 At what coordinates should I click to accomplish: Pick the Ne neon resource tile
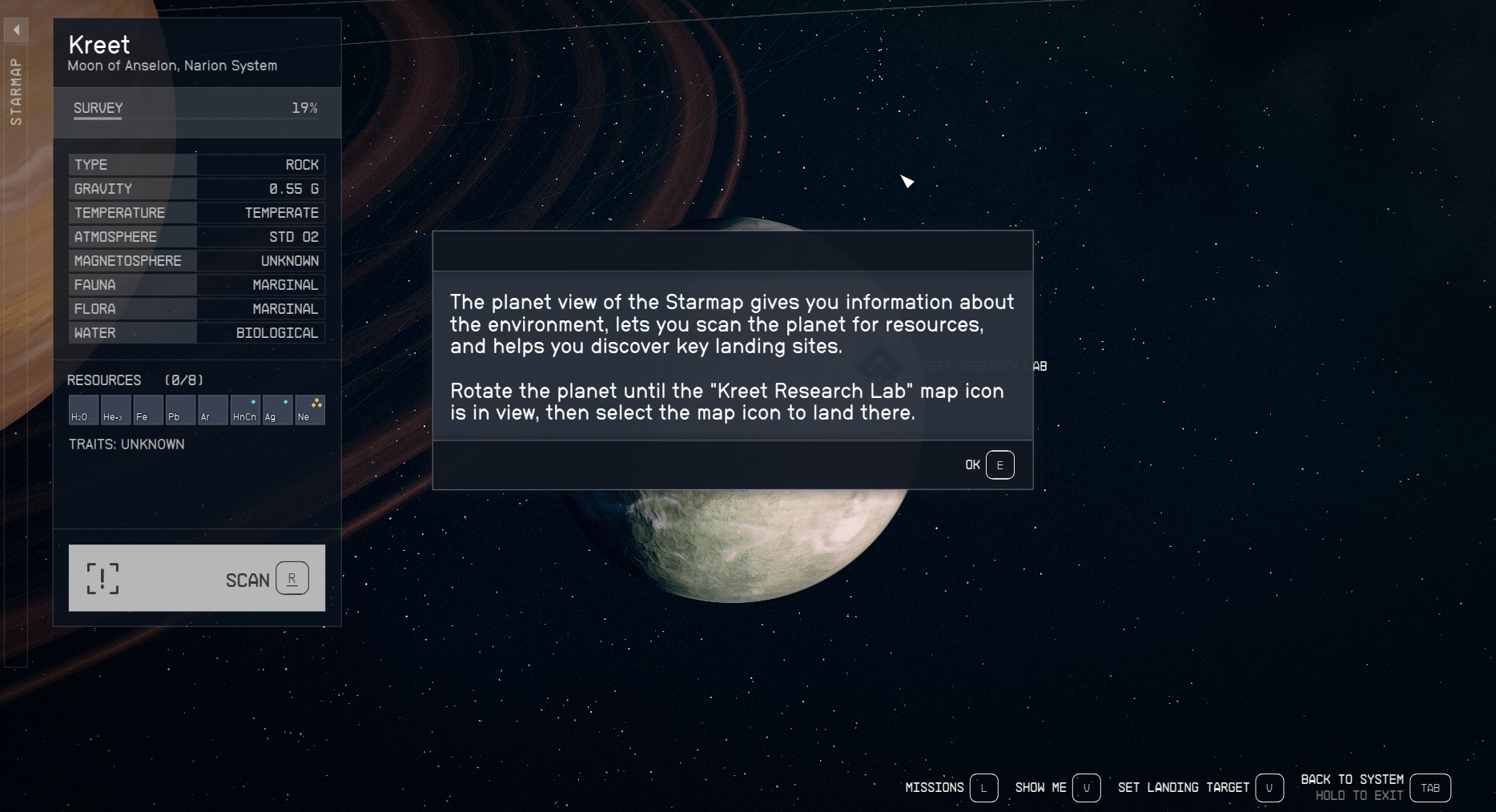point(310,410)
